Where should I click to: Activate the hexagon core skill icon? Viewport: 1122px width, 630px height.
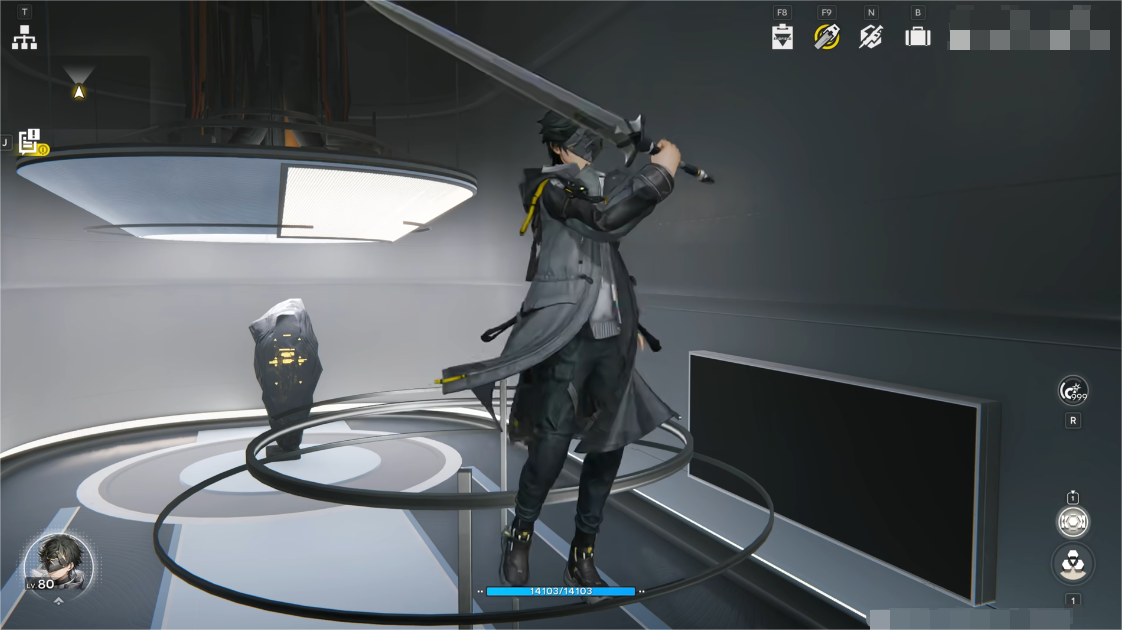1073,521
